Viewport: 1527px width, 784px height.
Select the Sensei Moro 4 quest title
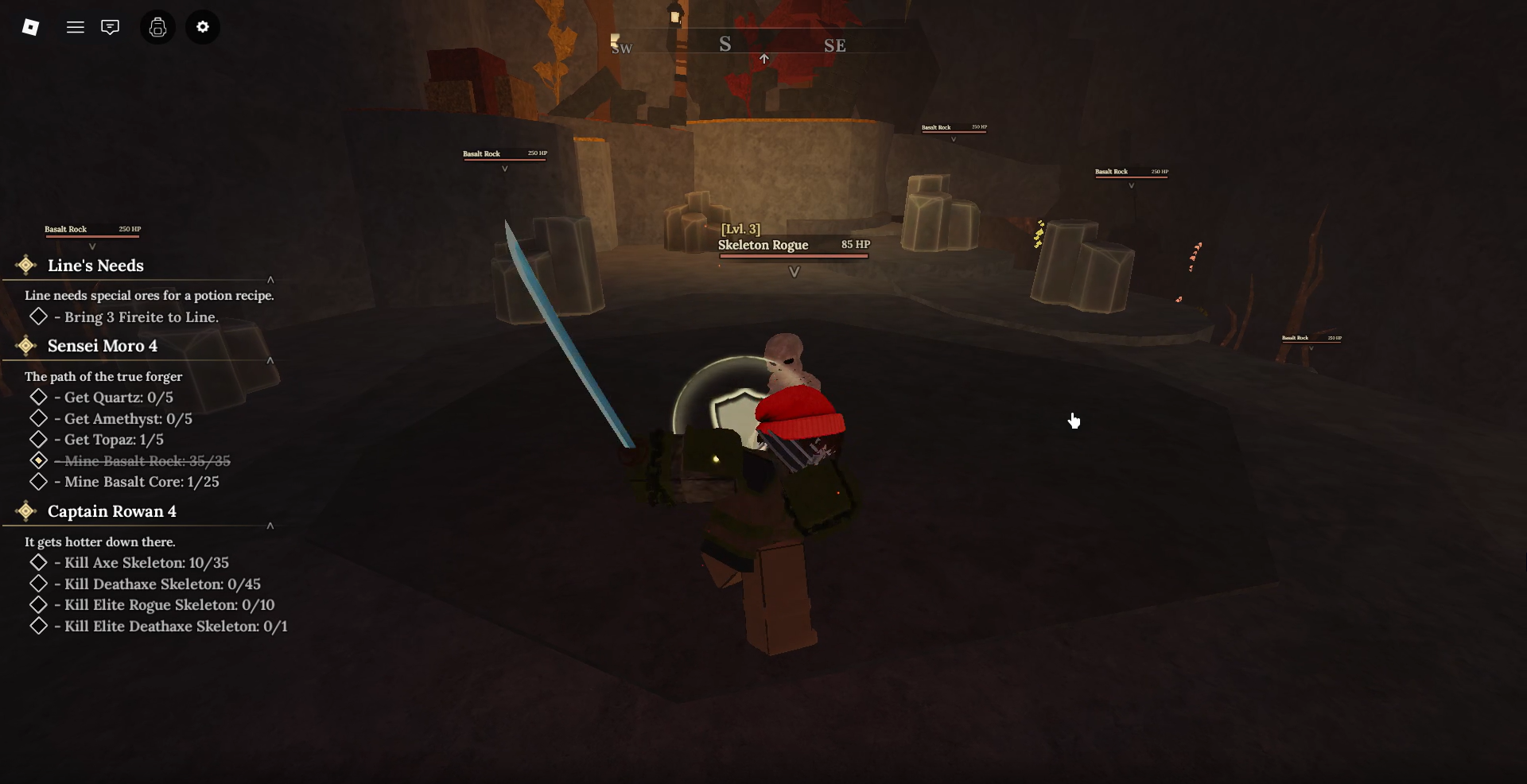102,345
